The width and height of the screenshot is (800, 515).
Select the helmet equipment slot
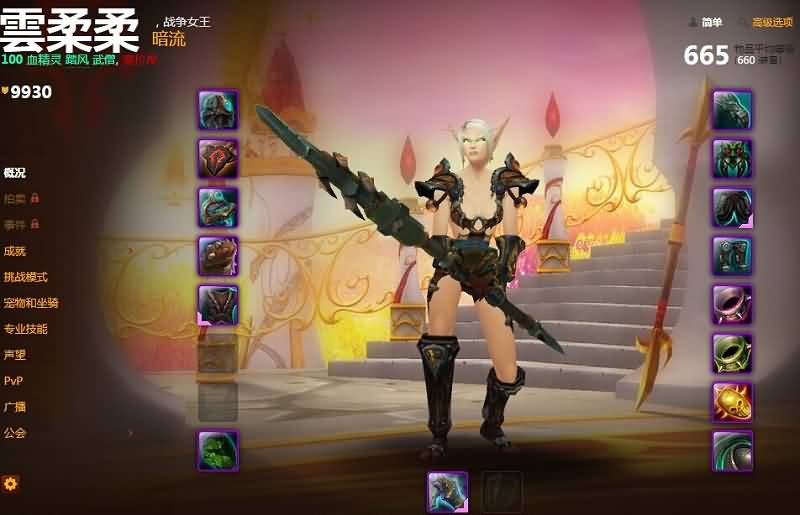(217, 110)
